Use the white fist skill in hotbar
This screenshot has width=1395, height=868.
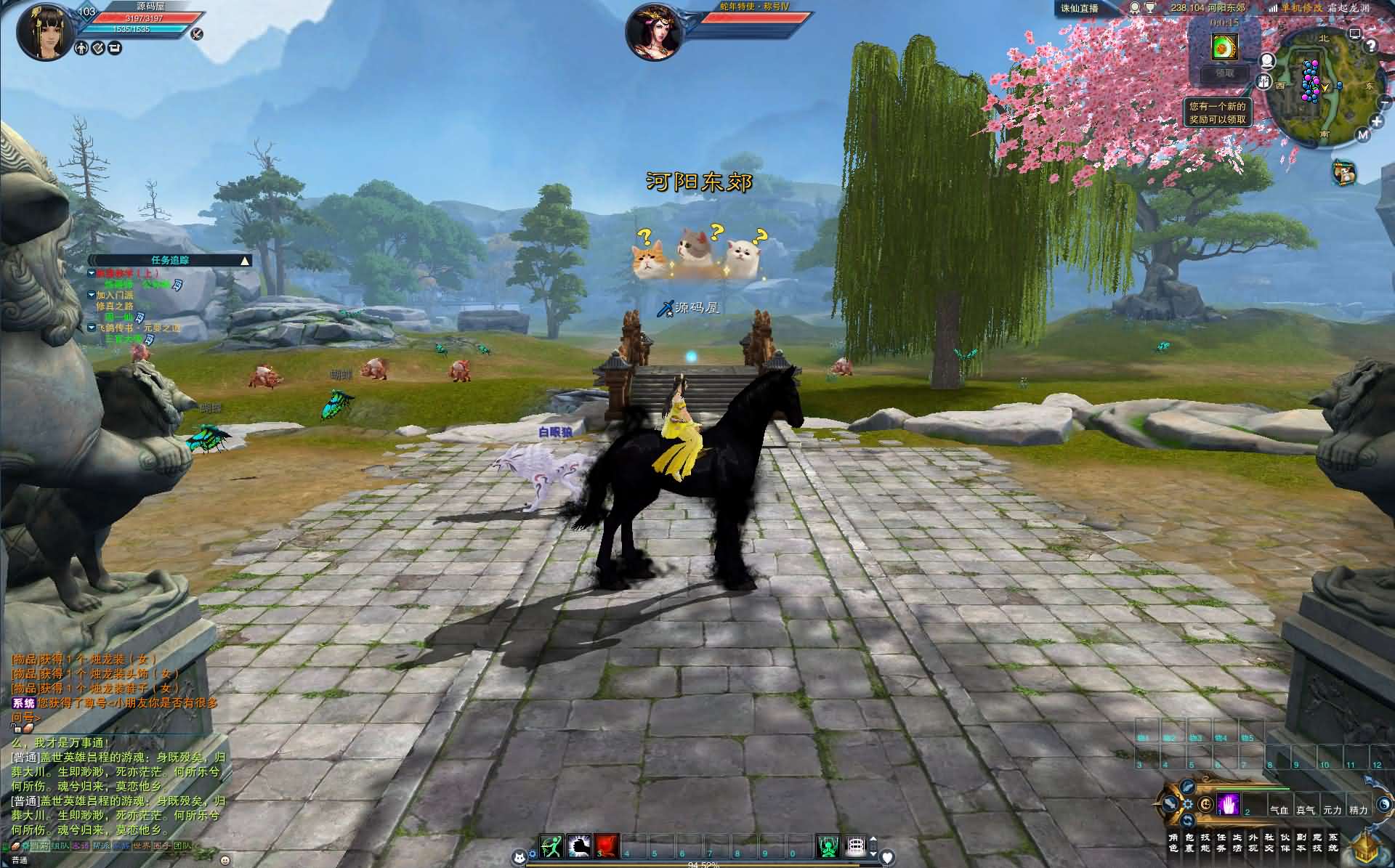click(x=579, y=846)
